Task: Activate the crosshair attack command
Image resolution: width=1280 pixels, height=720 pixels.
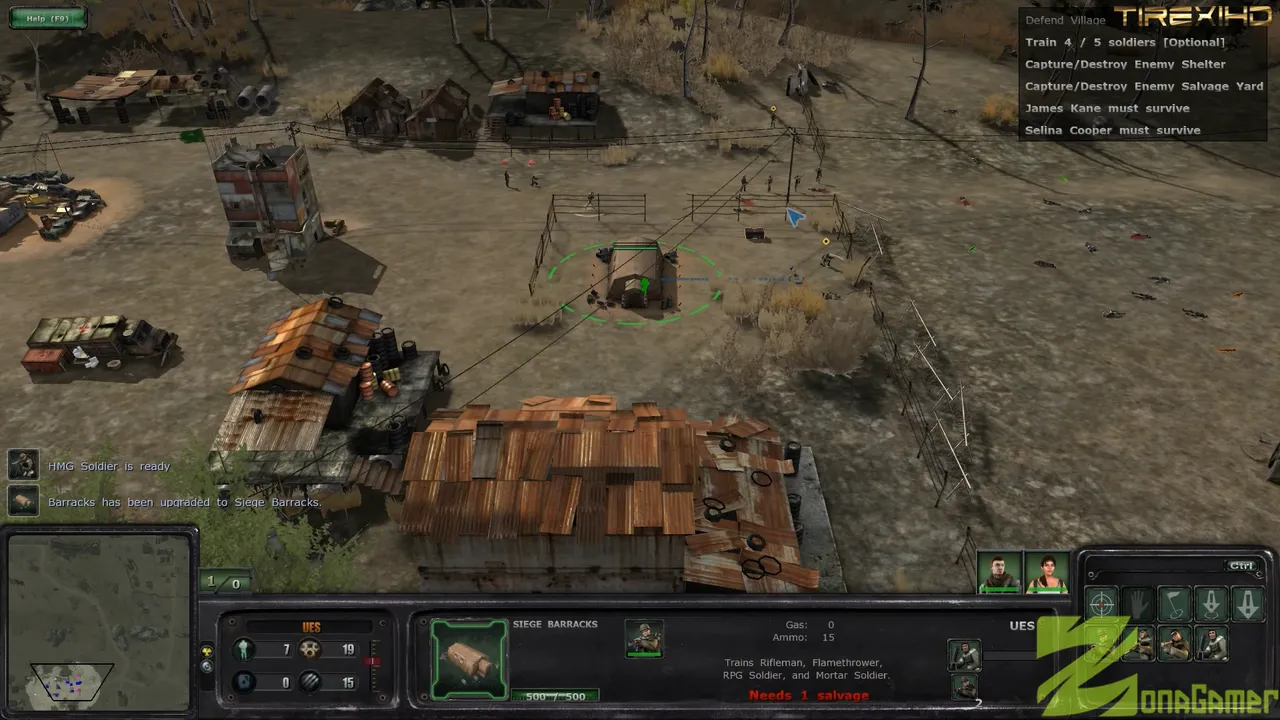Action: click(1101, 604)
